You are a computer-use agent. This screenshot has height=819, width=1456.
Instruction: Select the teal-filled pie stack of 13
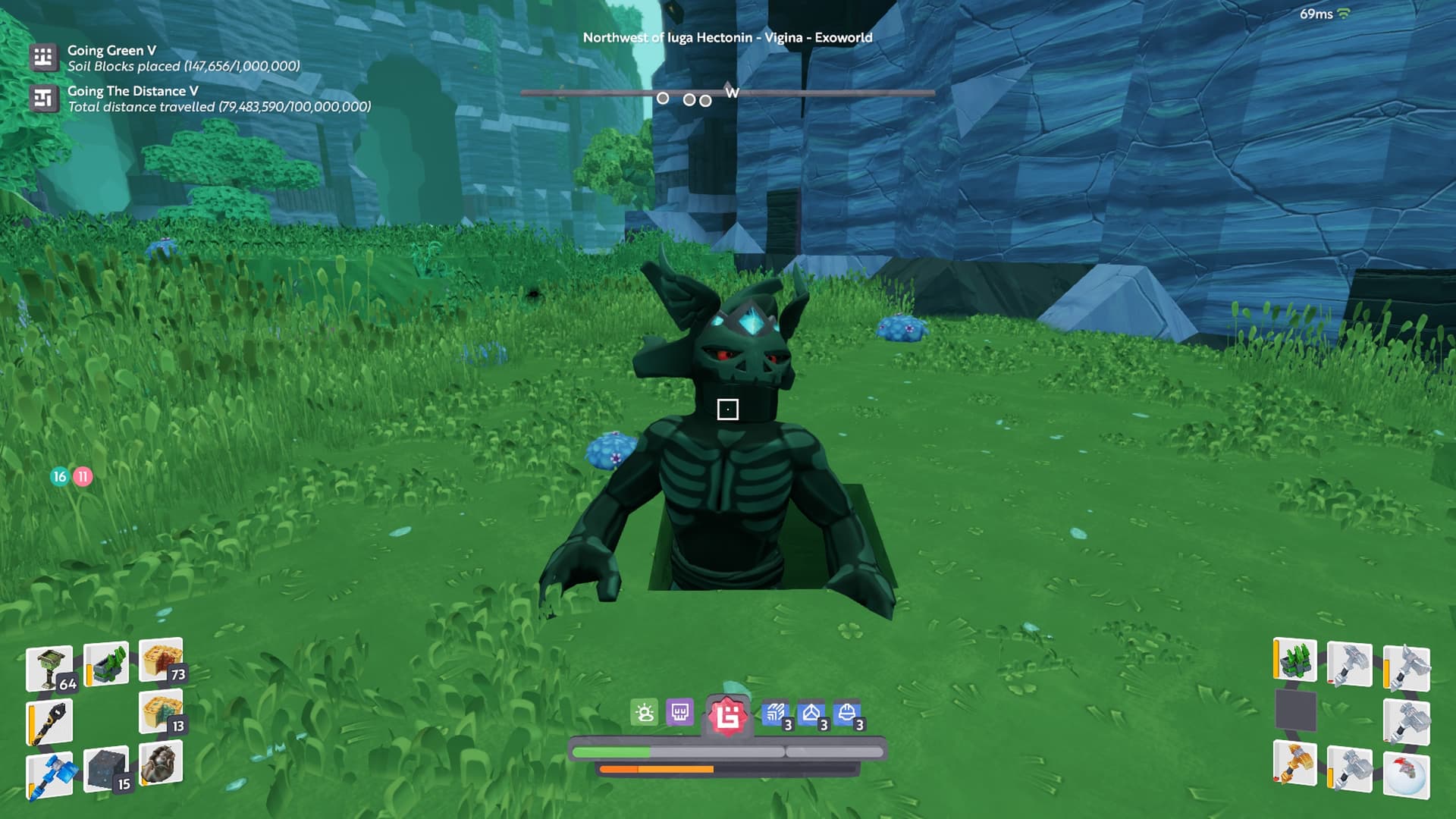(161, 711)
